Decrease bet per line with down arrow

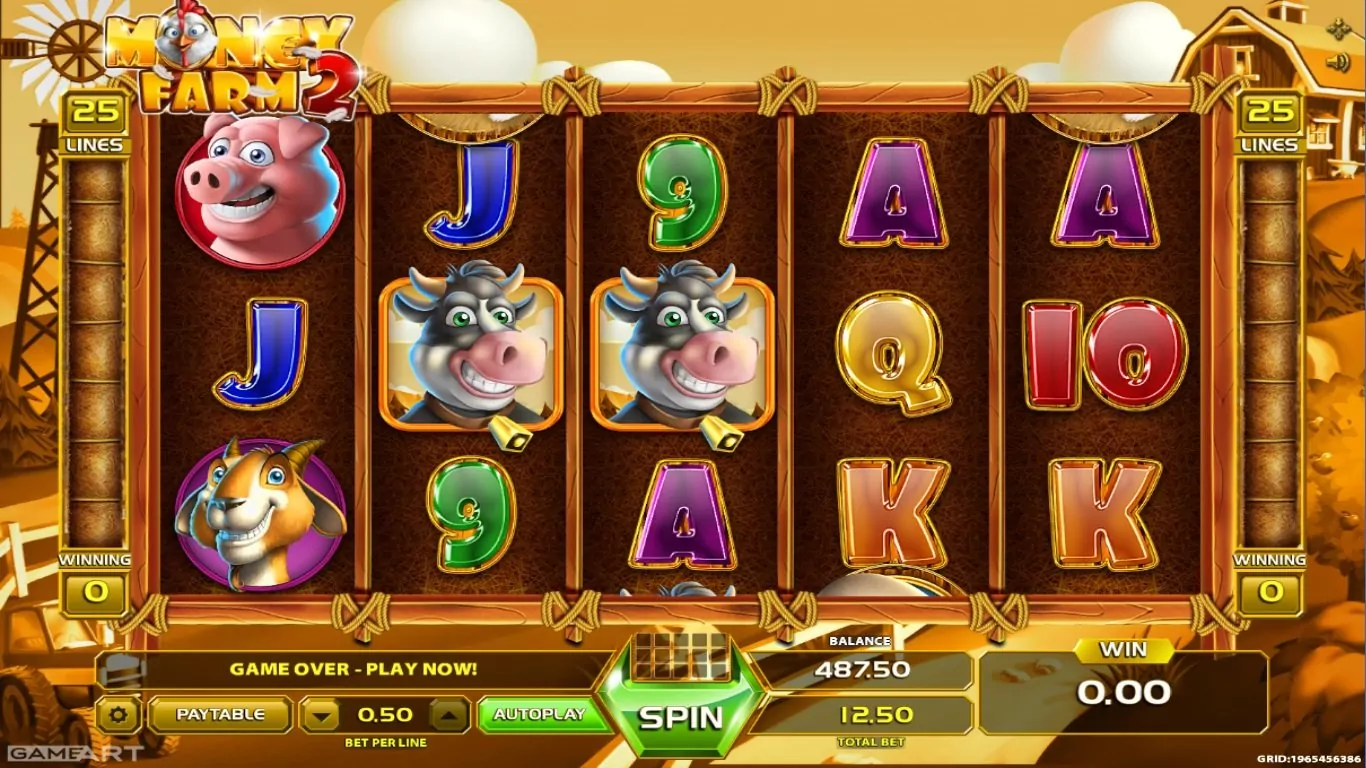click(x=320, y=715)
